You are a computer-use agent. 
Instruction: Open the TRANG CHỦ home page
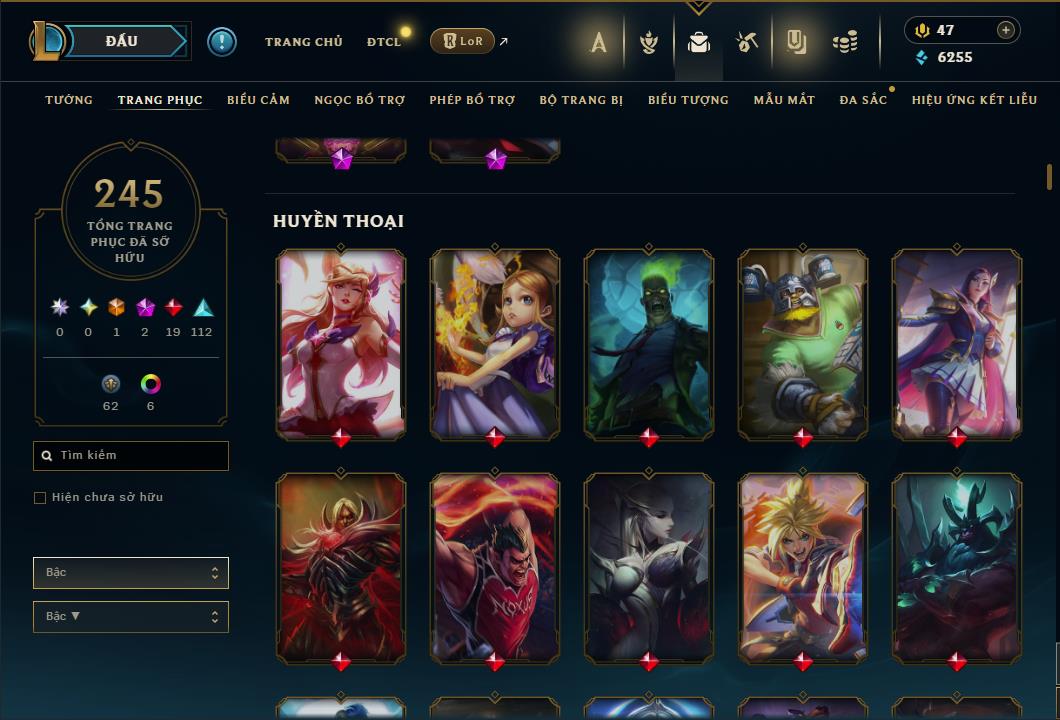304,42
